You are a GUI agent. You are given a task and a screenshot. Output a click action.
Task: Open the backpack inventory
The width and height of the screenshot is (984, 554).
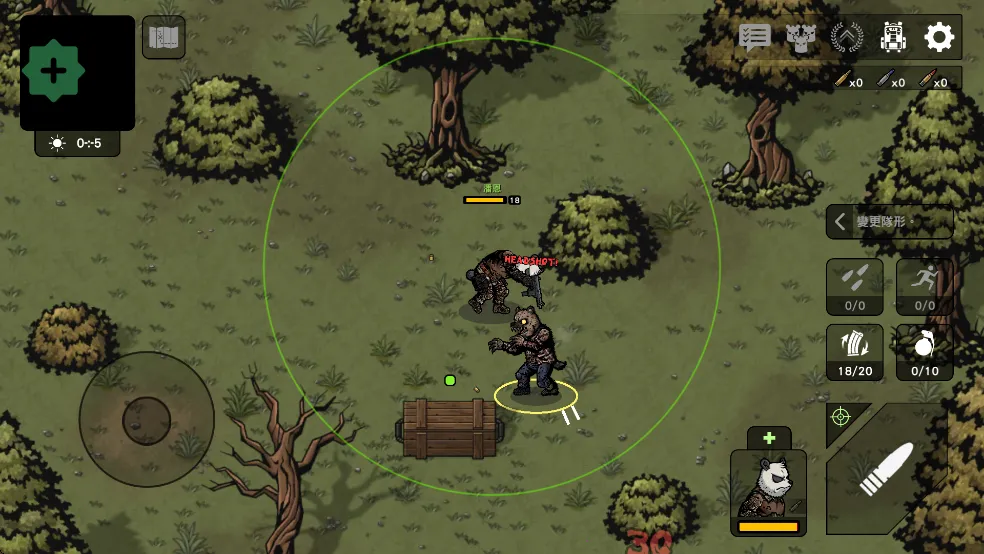click(893, 38)
